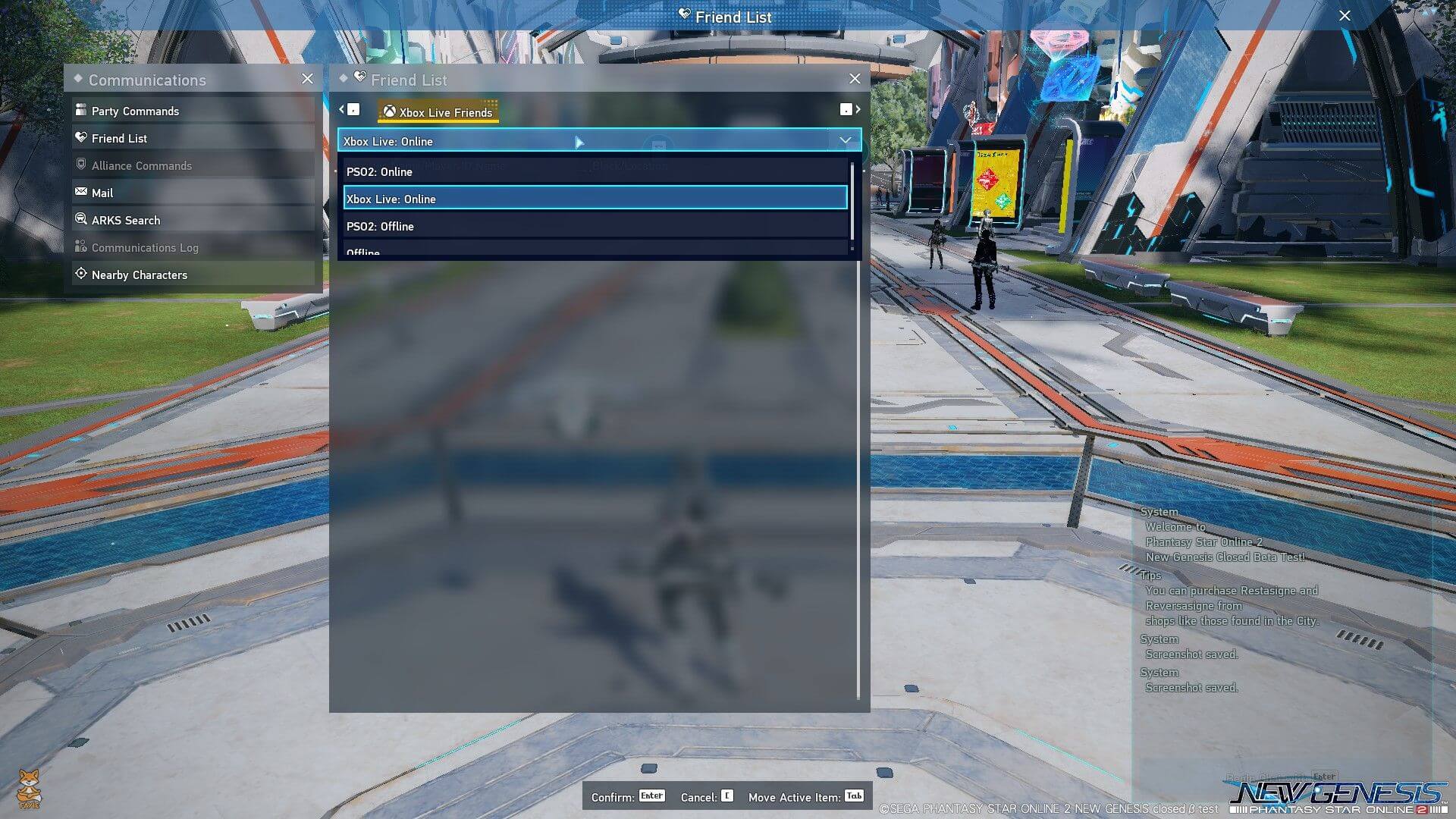Select the PSO2: Online status option
This screenshot has width=1456, height=819.
click(379, 171)
